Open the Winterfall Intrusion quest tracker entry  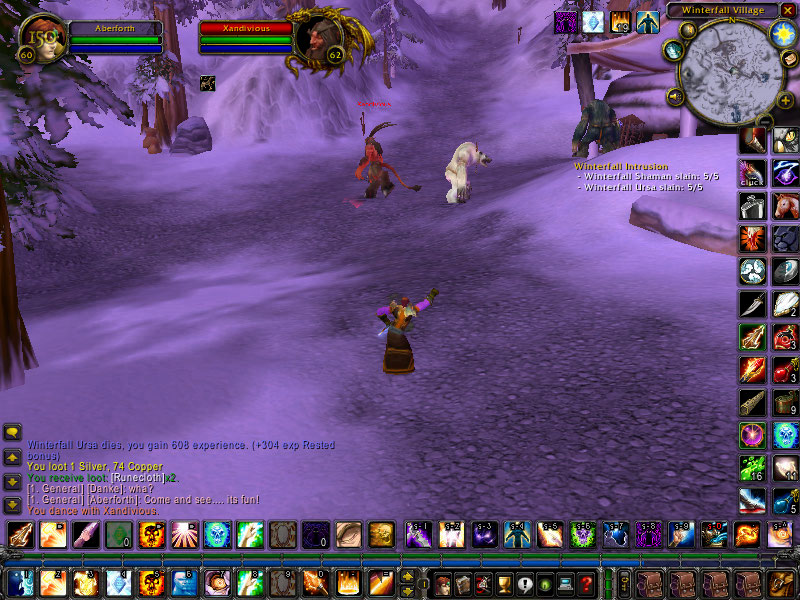tap(619, 166)
